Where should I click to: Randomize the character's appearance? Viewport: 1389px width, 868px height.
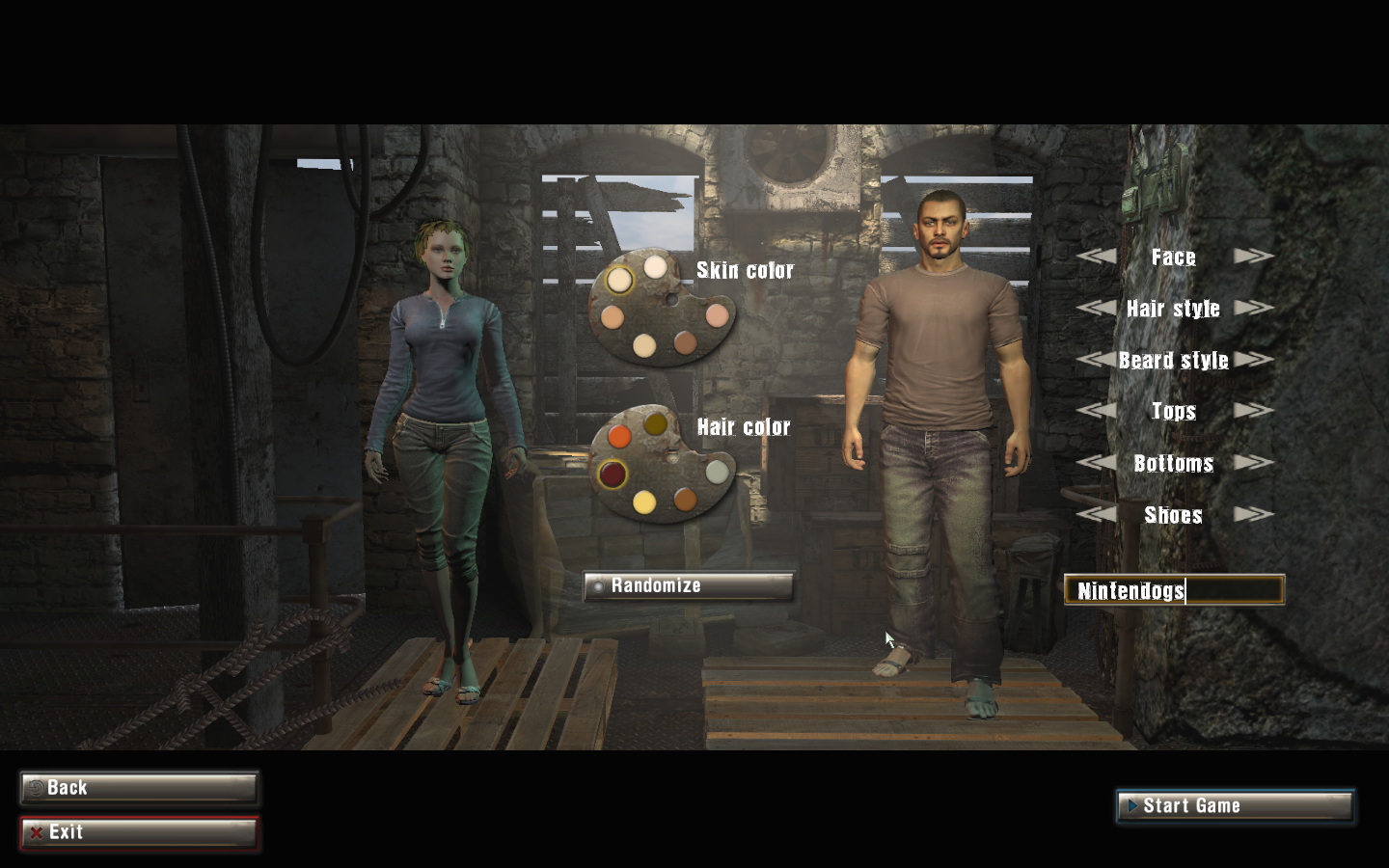coord(688,585)
